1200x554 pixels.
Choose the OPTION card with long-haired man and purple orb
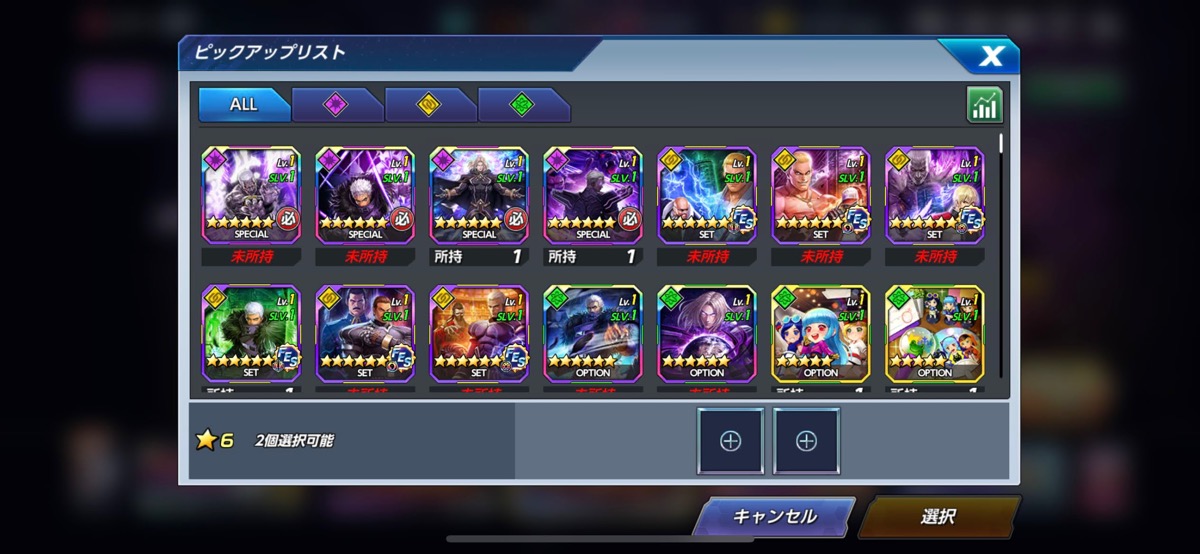pos(707,333)
